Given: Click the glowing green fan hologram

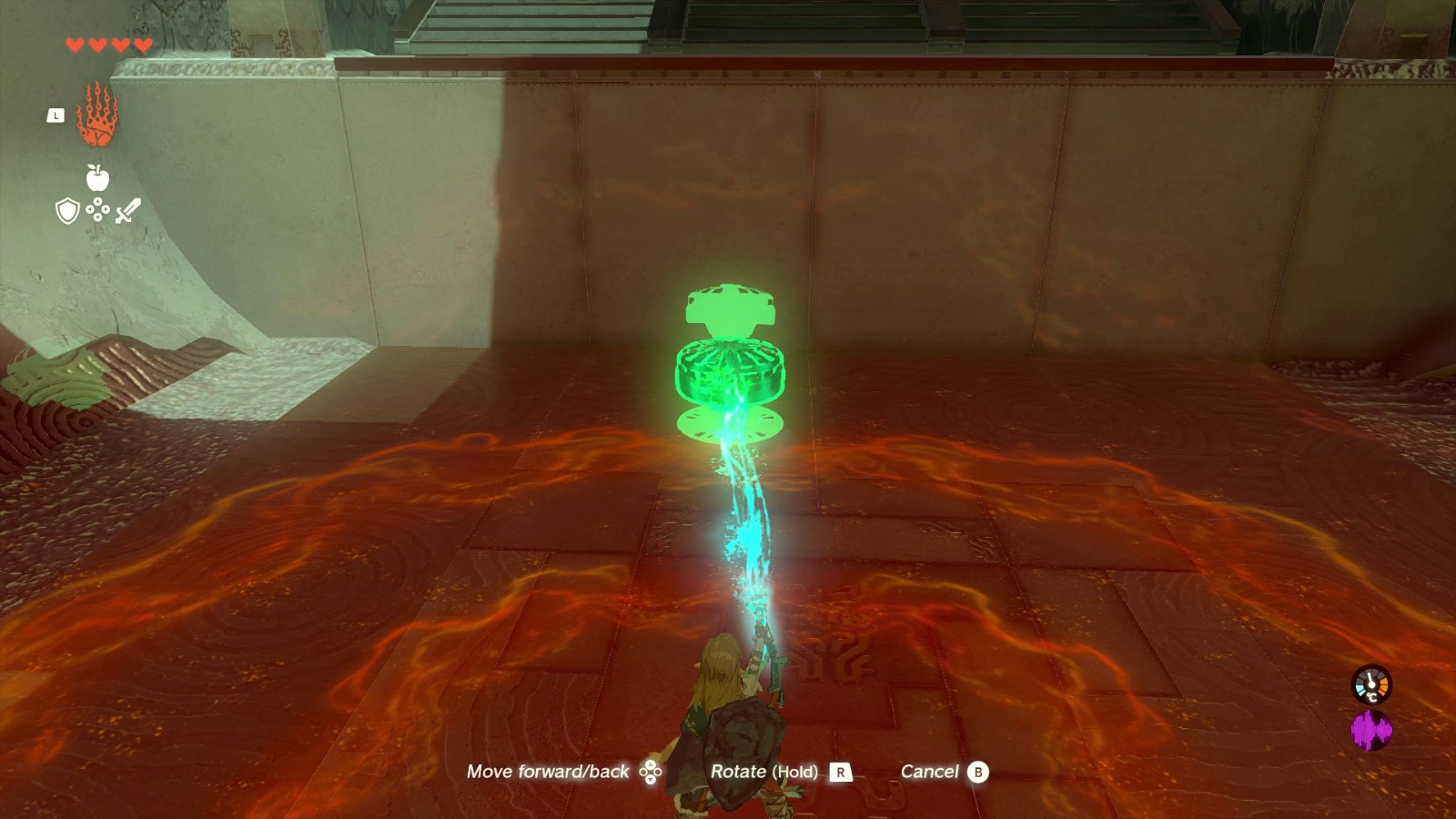Looking at the screenshot, I should [x=730, y=364].
